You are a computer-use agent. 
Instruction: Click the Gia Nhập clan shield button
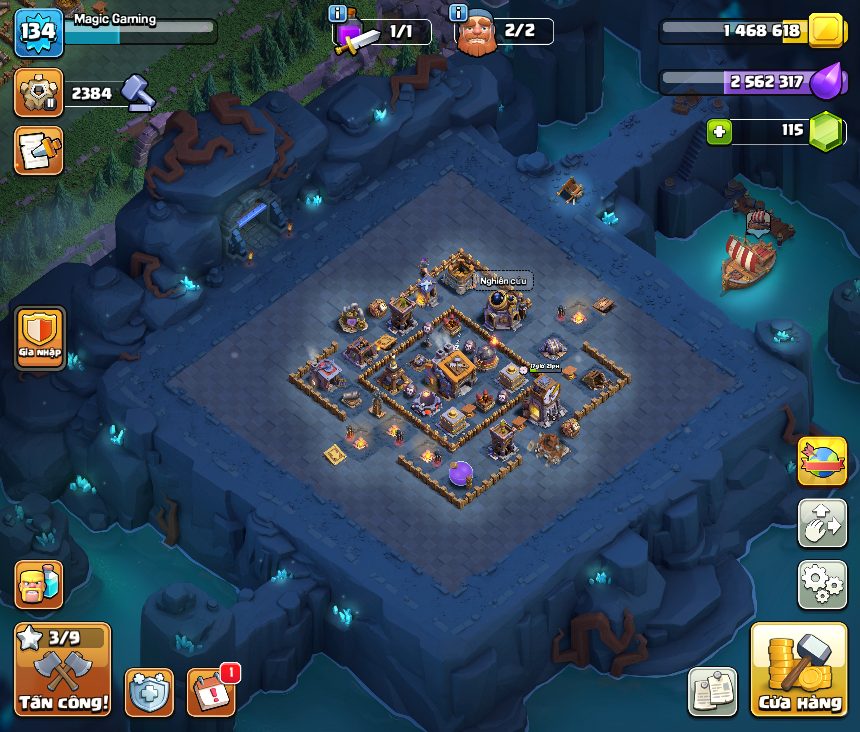click(40, 337)
